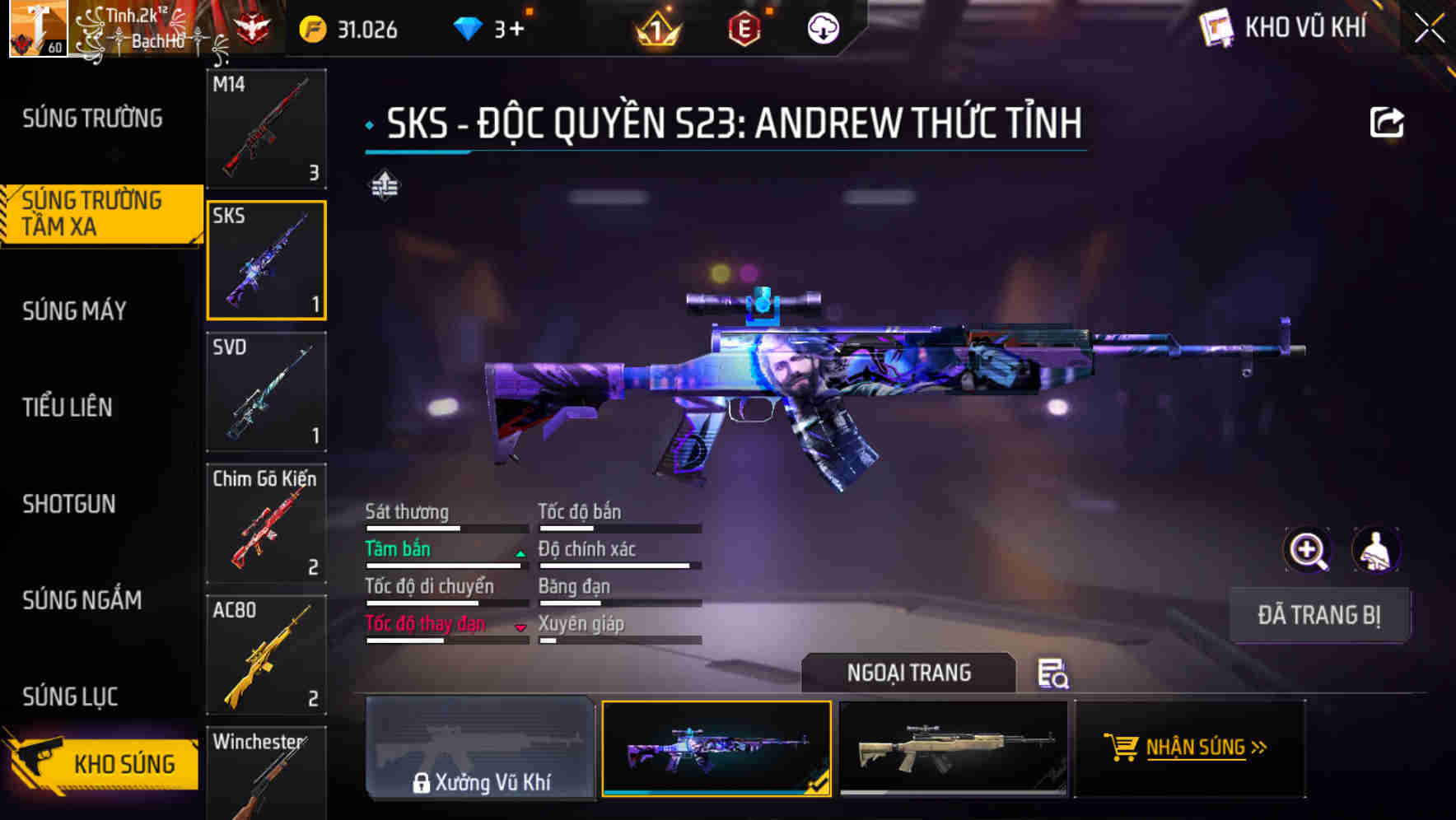Click the ĐÃ TRANG BỊ button
Screen dimensions: 1456x820
pyautogui.click(x=1319, y=615)
